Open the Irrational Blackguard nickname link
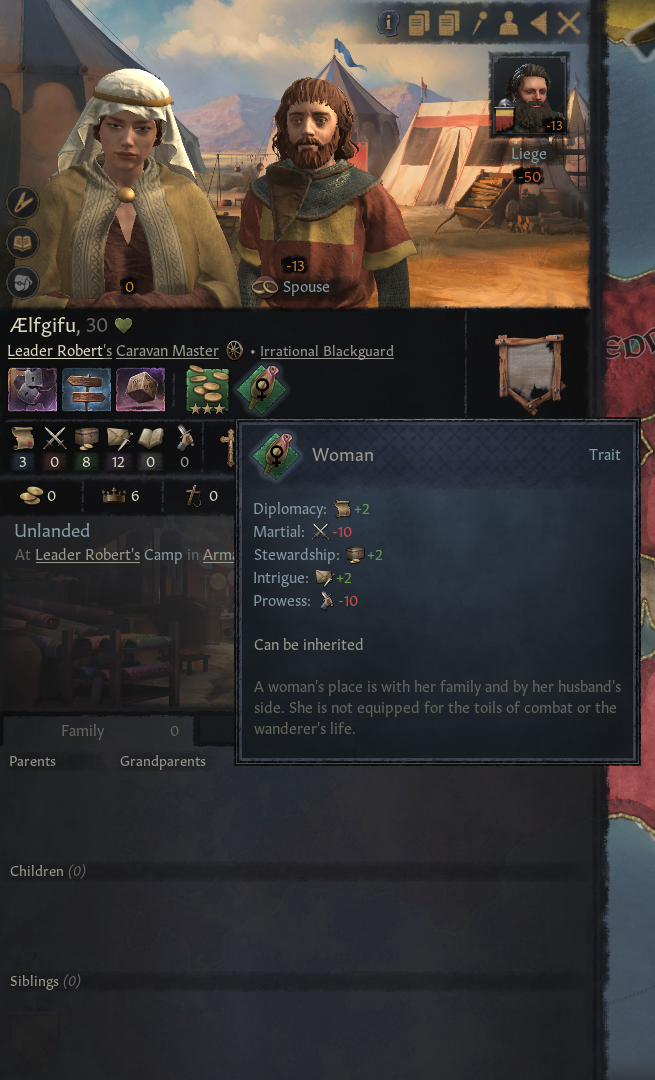 click(327, 351)
